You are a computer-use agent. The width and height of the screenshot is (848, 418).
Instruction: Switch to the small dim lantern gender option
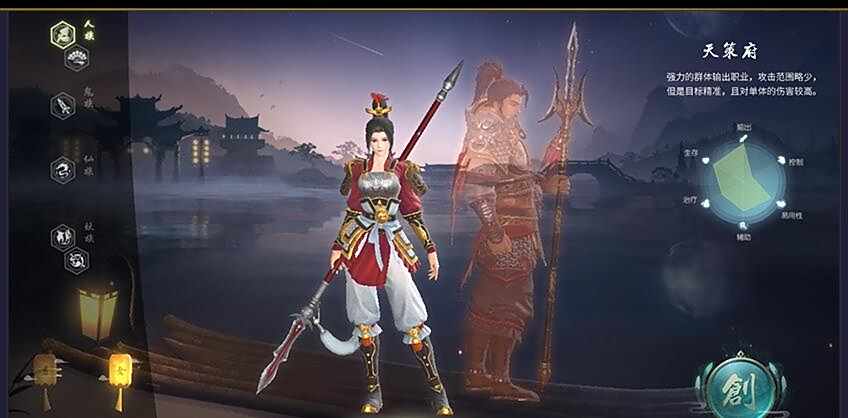(44, 369)
